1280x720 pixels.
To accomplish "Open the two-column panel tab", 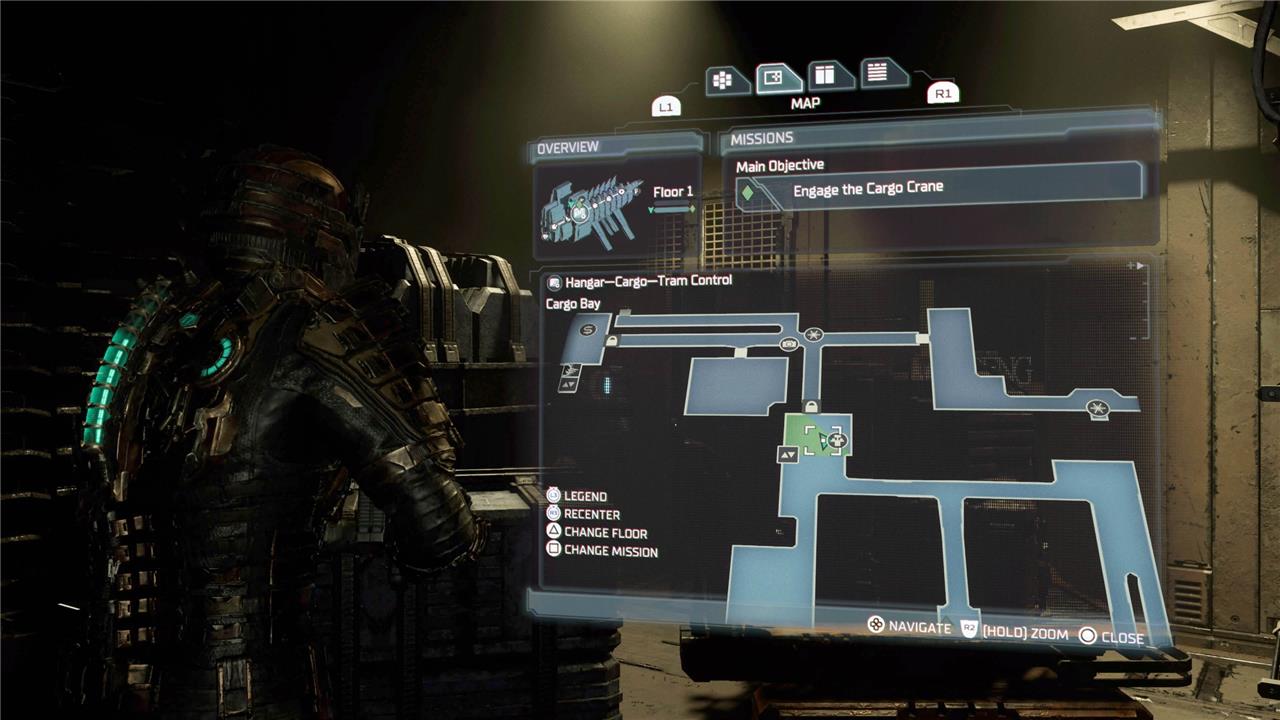I will tap(829, 75).
